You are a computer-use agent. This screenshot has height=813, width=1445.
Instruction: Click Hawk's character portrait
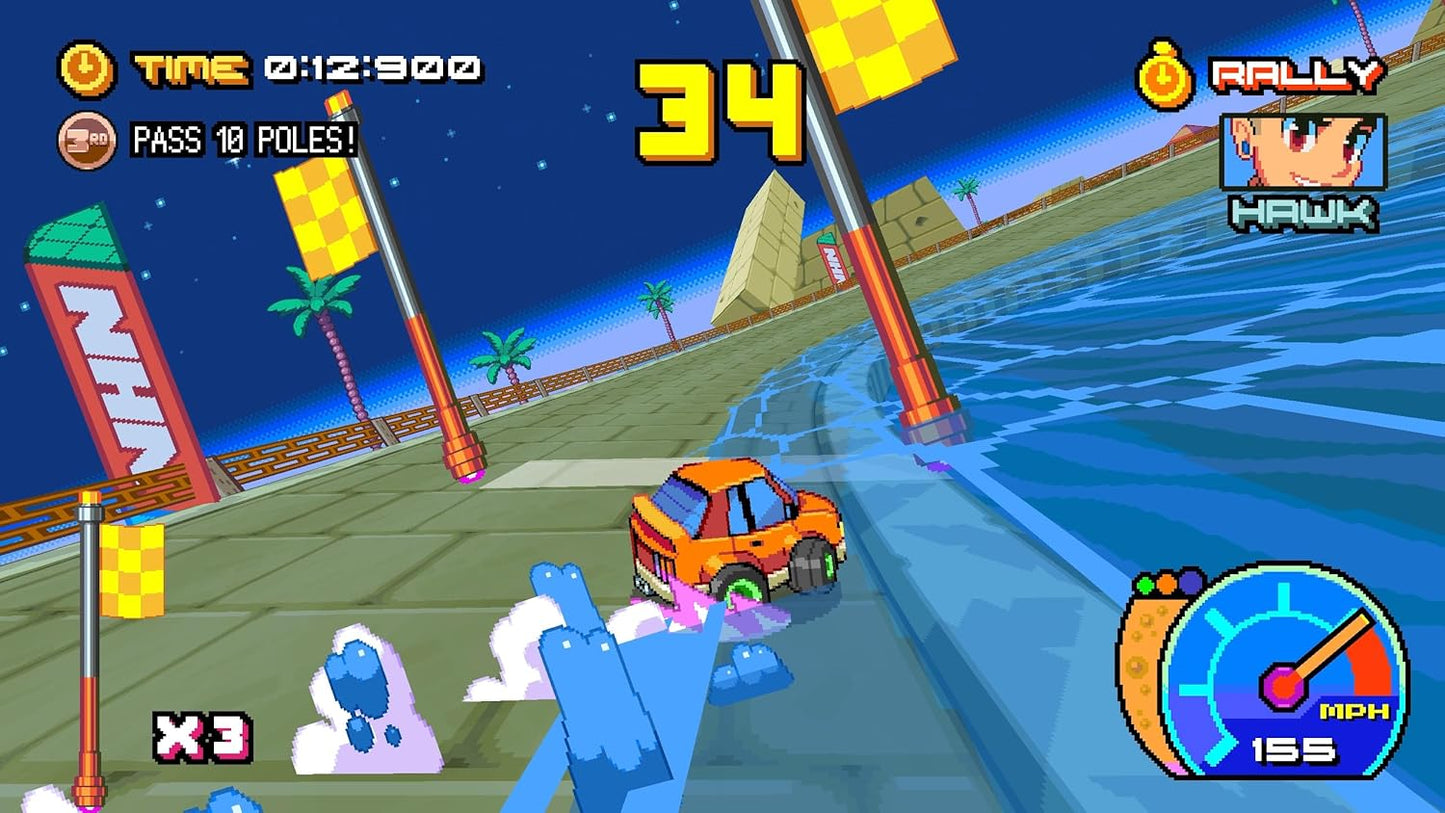click(1302, 150)
